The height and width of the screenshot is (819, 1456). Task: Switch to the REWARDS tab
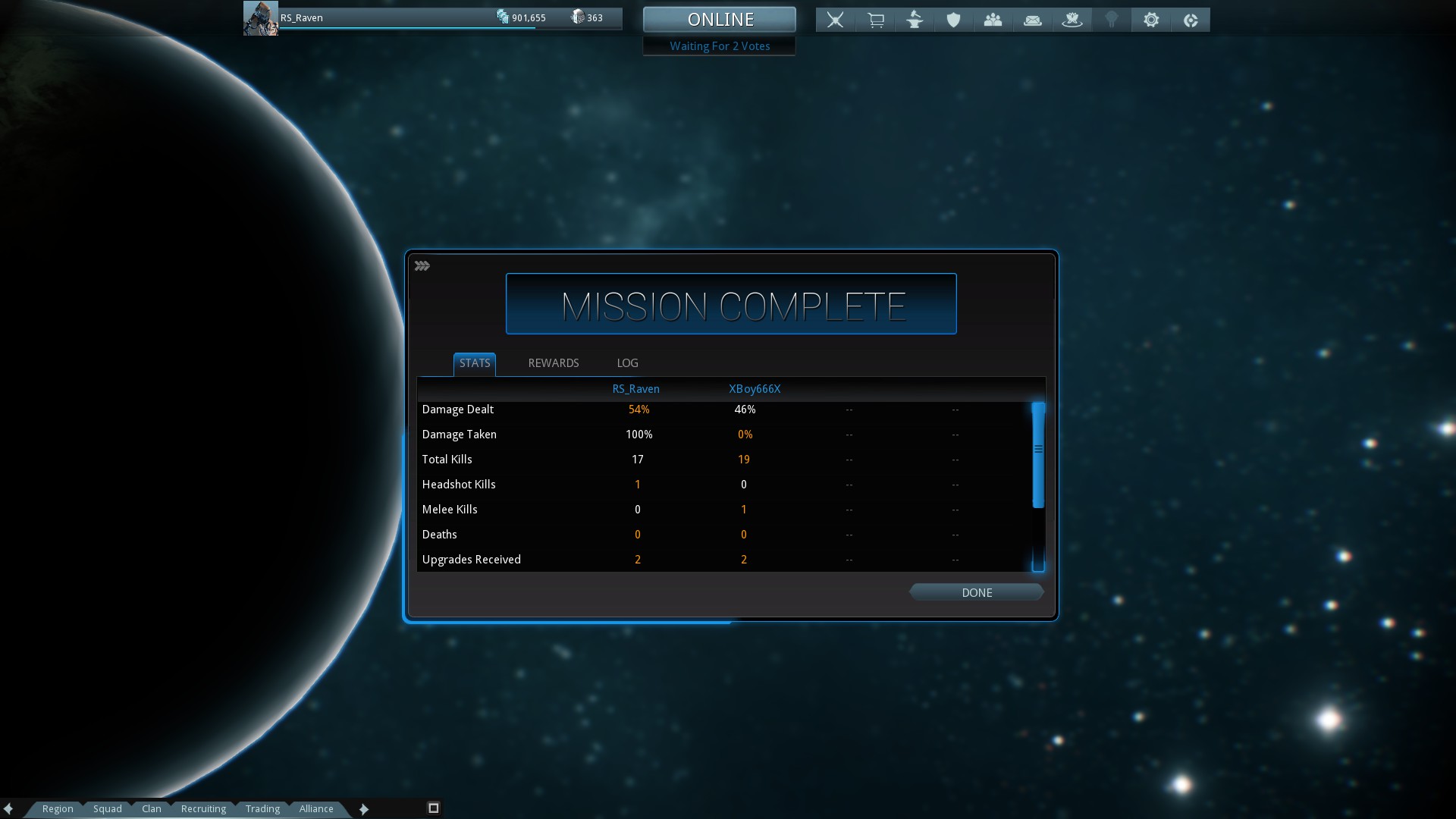[553, 363]
